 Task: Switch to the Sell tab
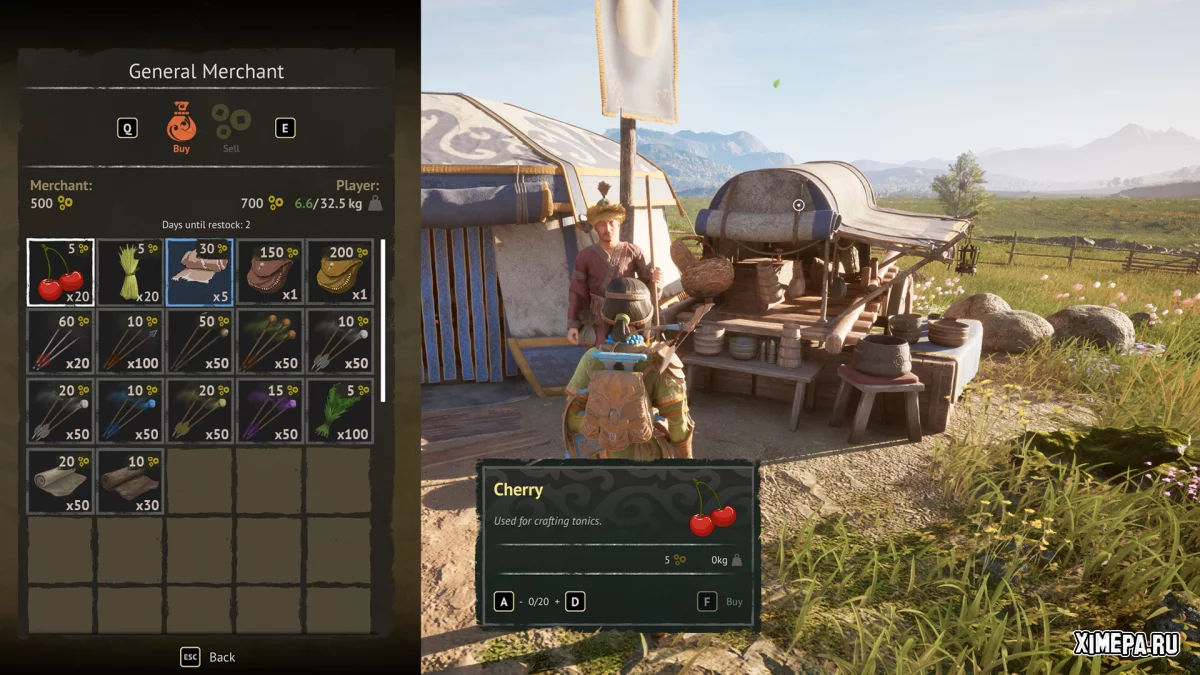pyautogui.click(x=231, y=127)
